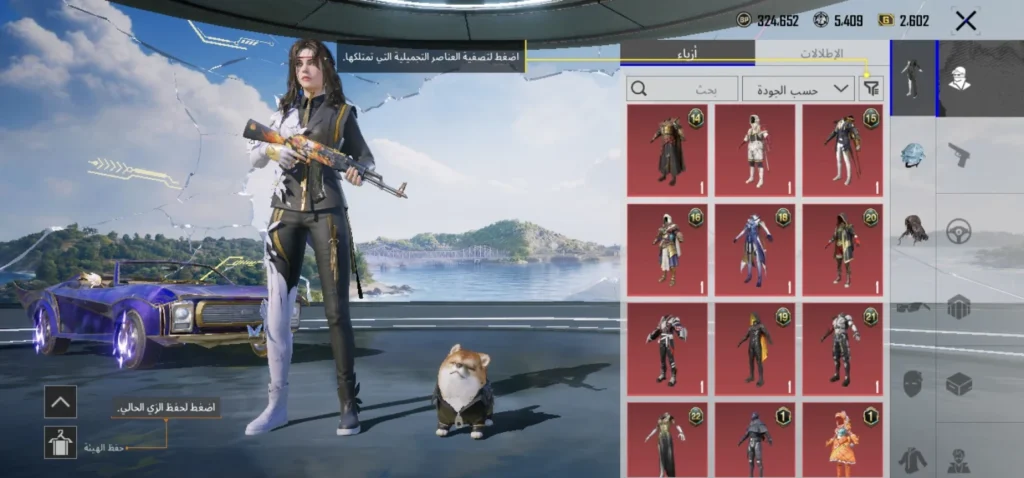Open the filter for owned cosmetic items
Image resolution: width=1024 pixels, height=478 pixels.
pyautogui.click(x=872, y=89)
